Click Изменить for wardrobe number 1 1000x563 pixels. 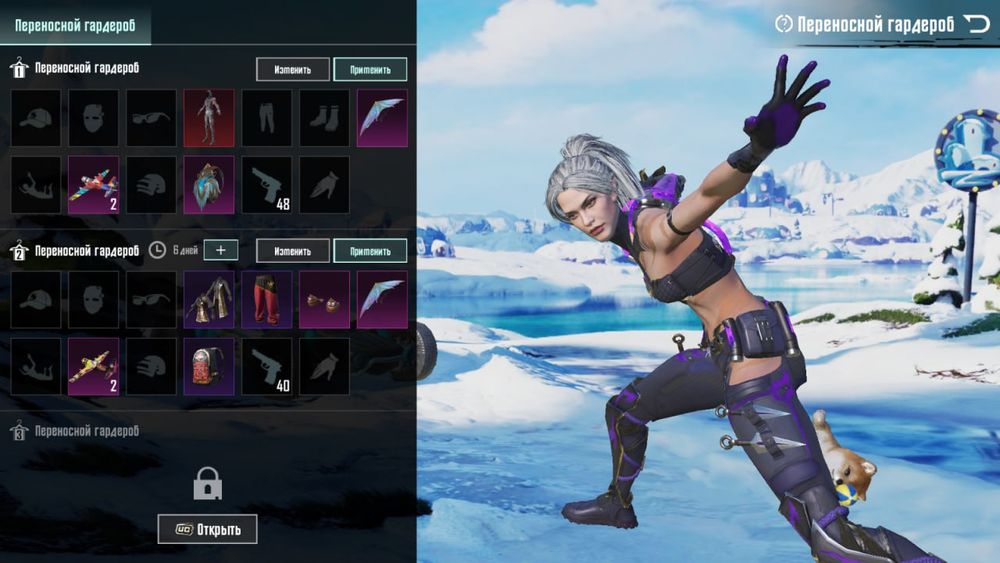click(x=292, y=69)
